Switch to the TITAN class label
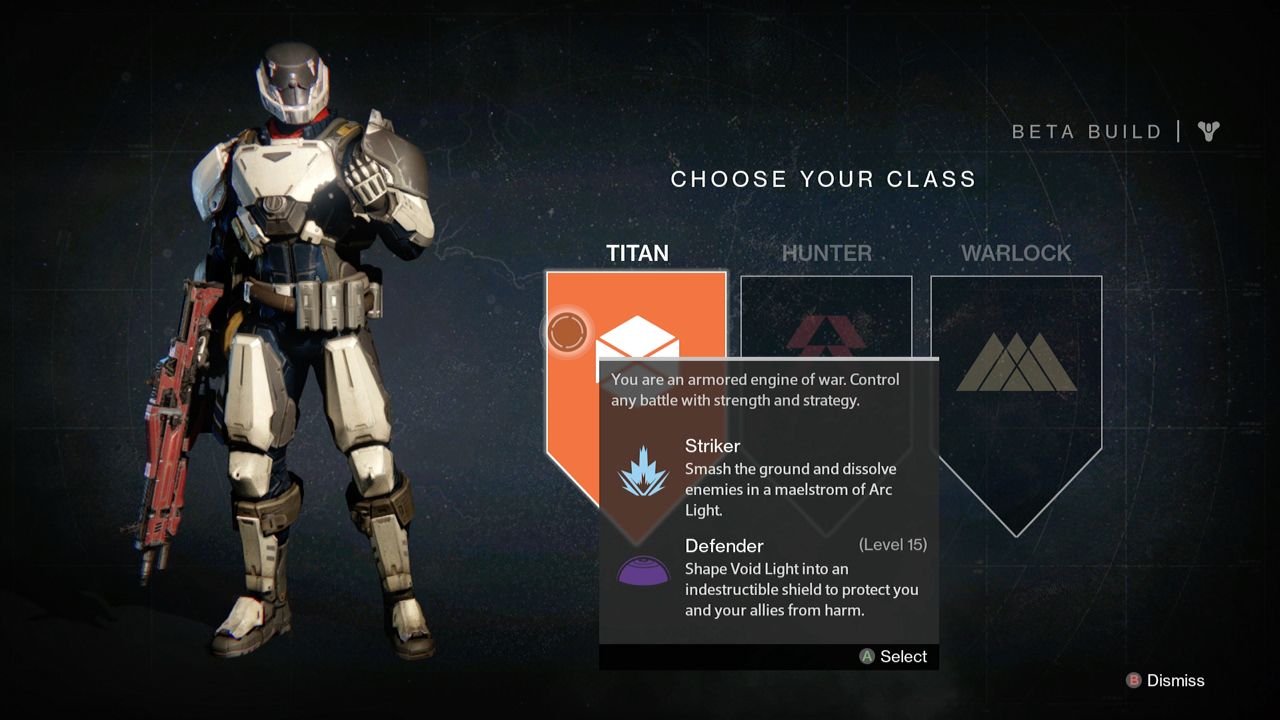 (637, 253)
